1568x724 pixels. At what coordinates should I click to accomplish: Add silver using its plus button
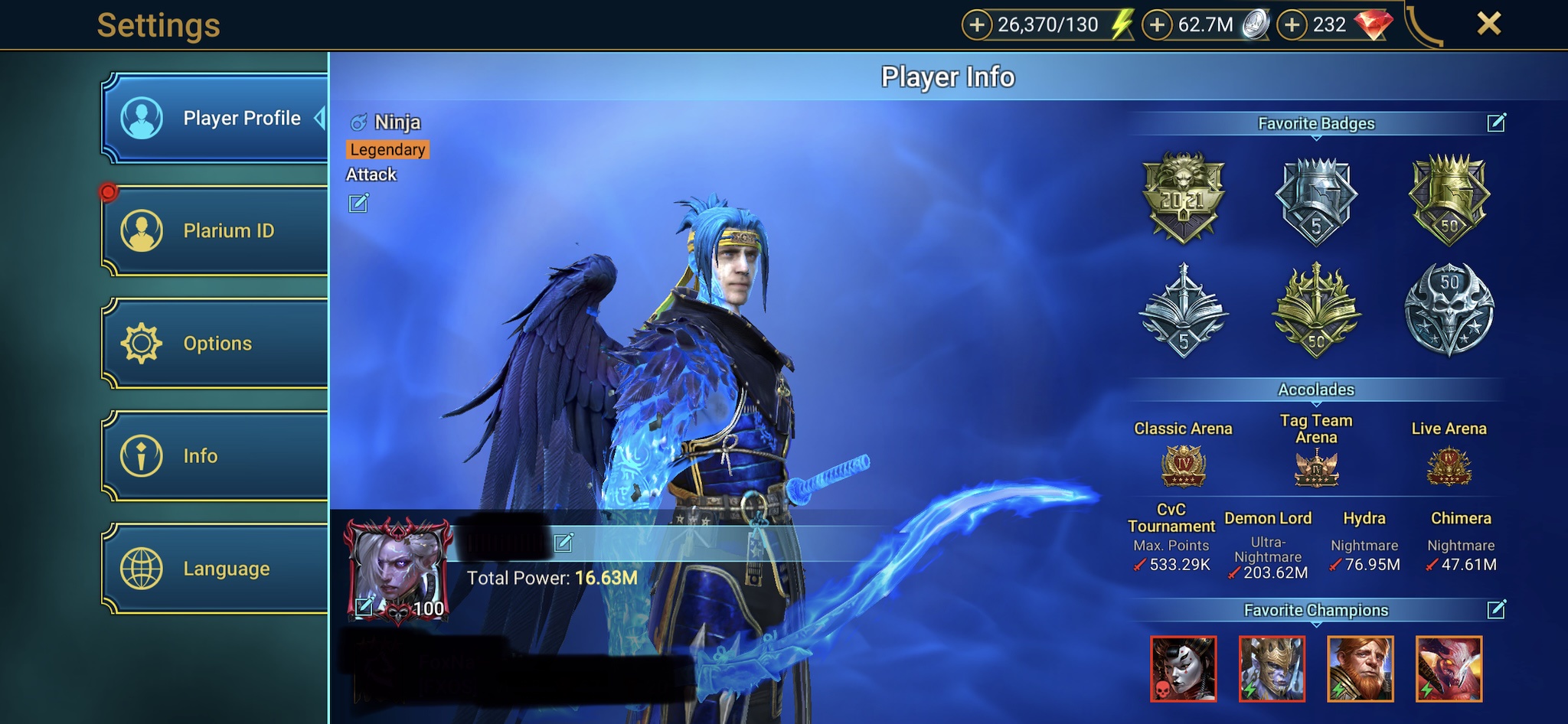(x=1157, y=25)
